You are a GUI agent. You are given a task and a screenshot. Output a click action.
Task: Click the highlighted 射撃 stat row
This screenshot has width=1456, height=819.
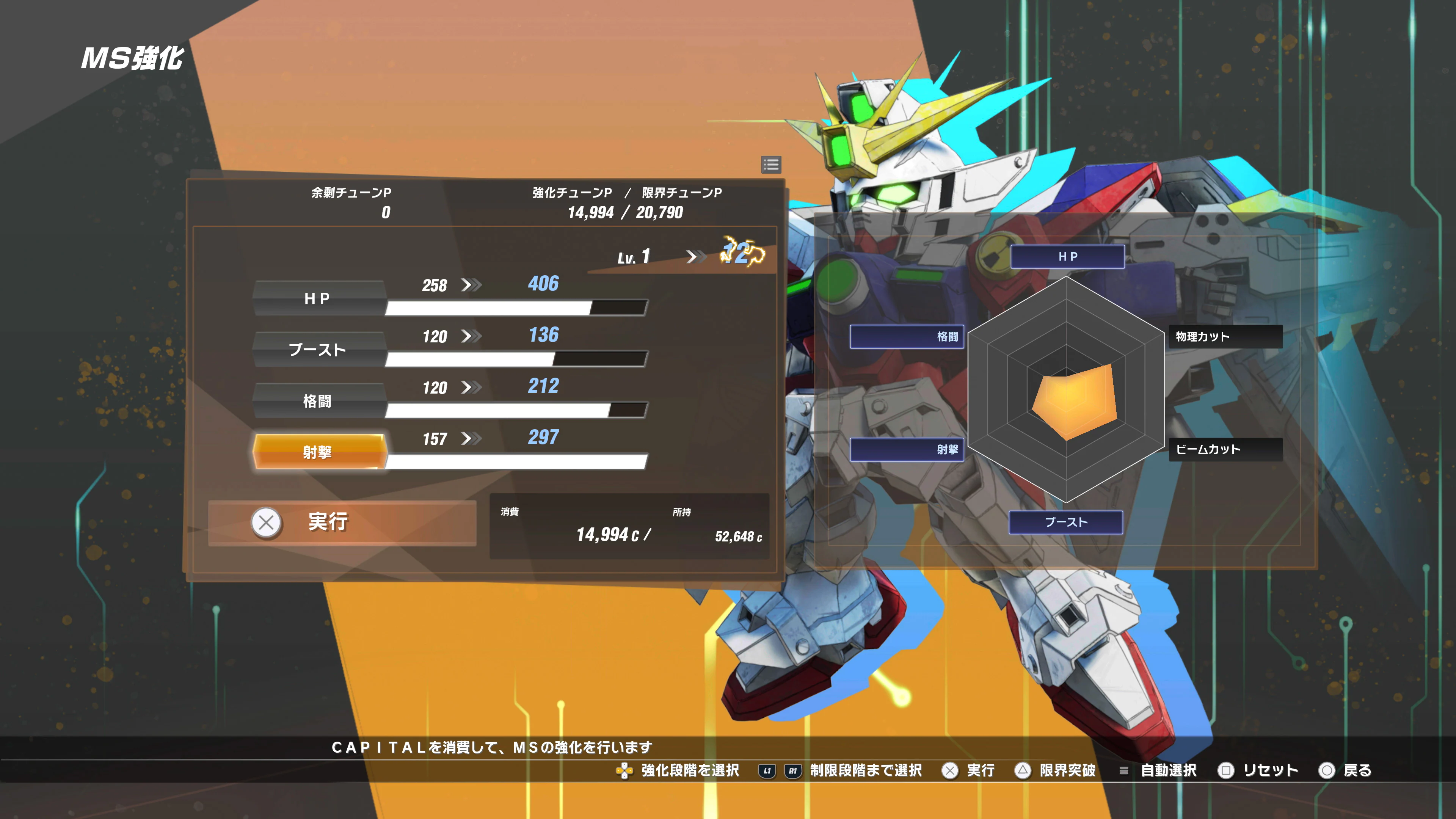[x=319, y=451]
